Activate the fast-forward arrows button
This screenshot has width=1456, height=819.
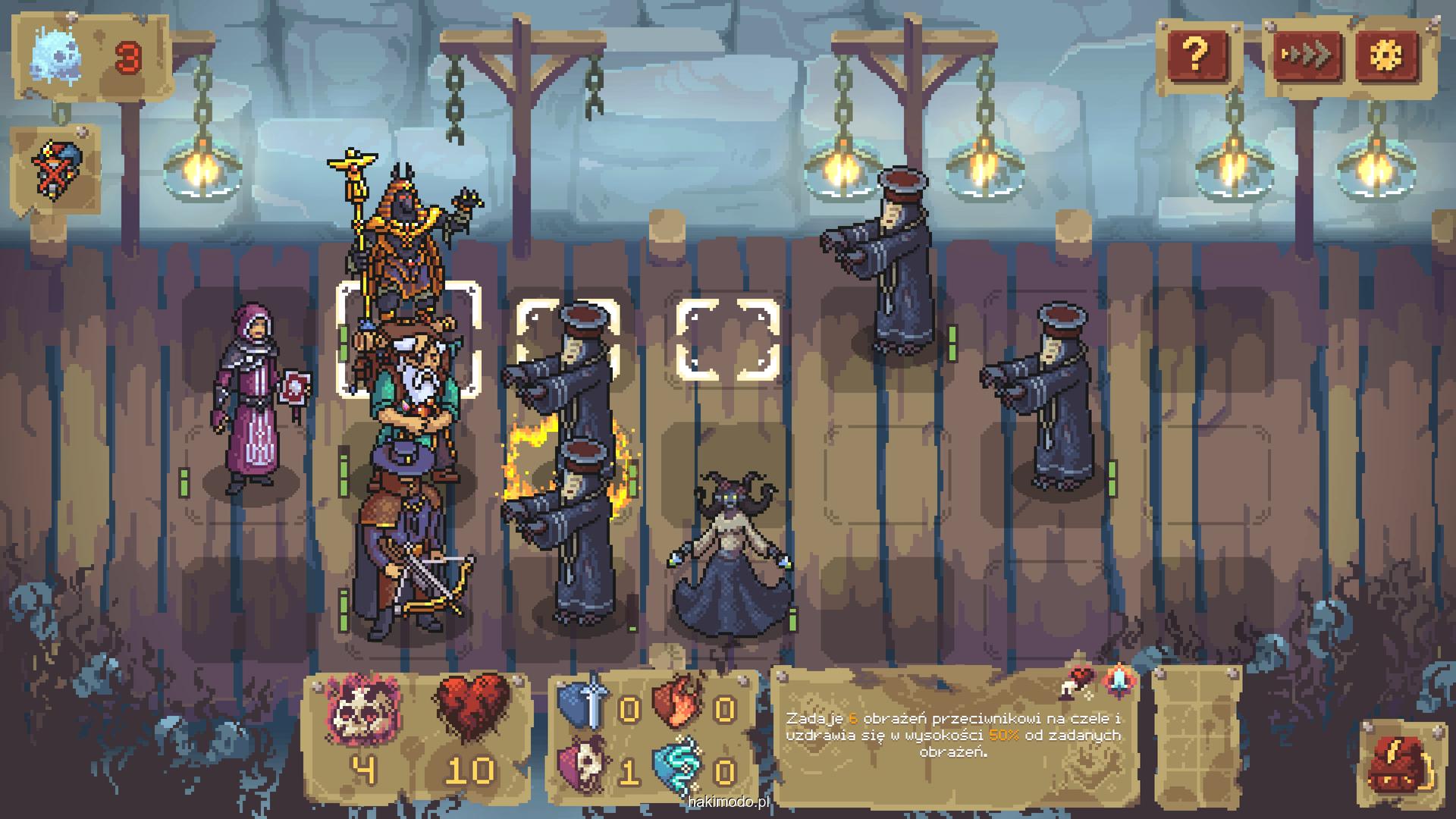pyautogui.click(x=1306, y=55)
